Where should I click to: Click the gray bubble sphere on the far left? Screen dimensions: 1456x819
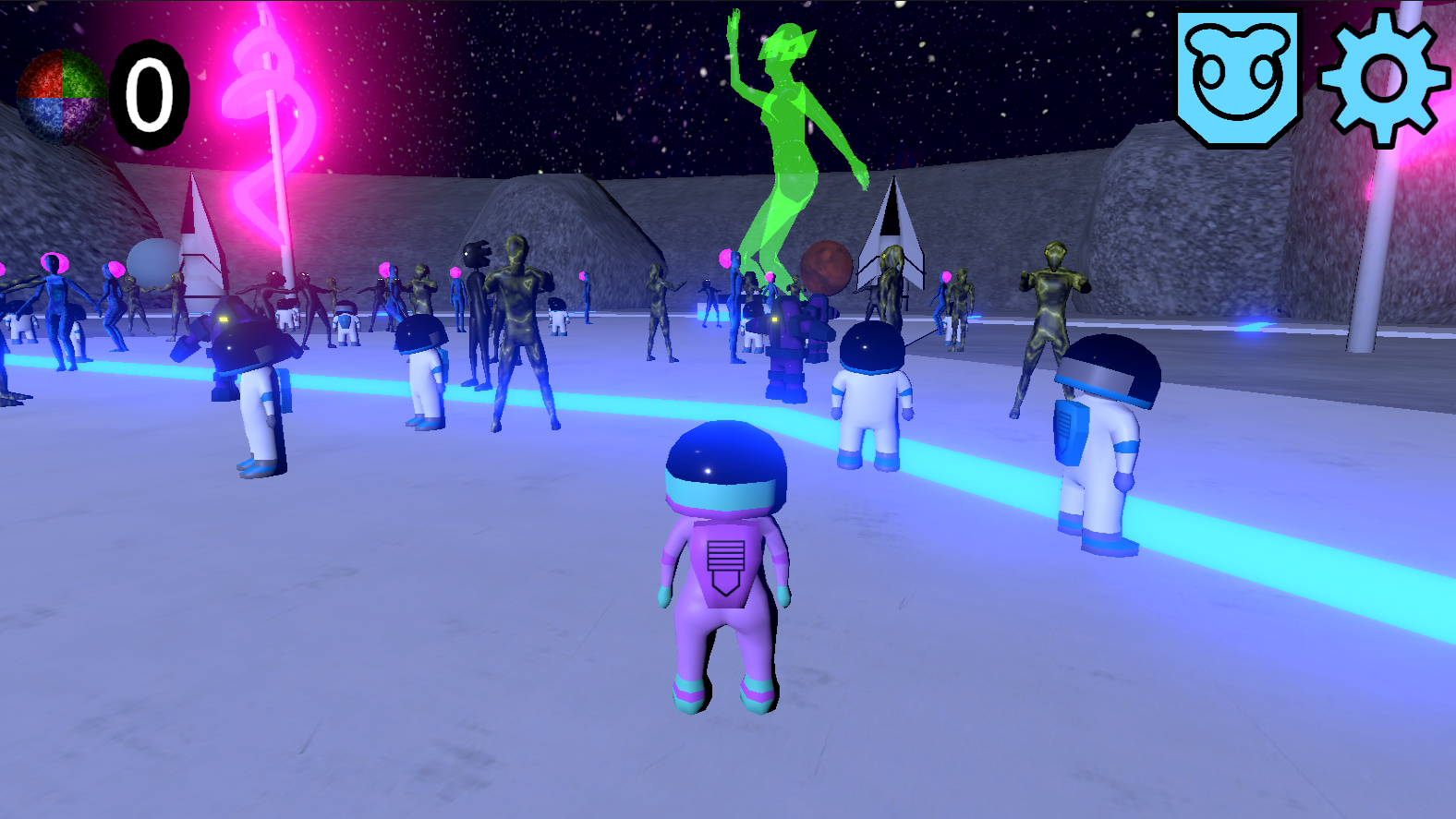(152, 263)
